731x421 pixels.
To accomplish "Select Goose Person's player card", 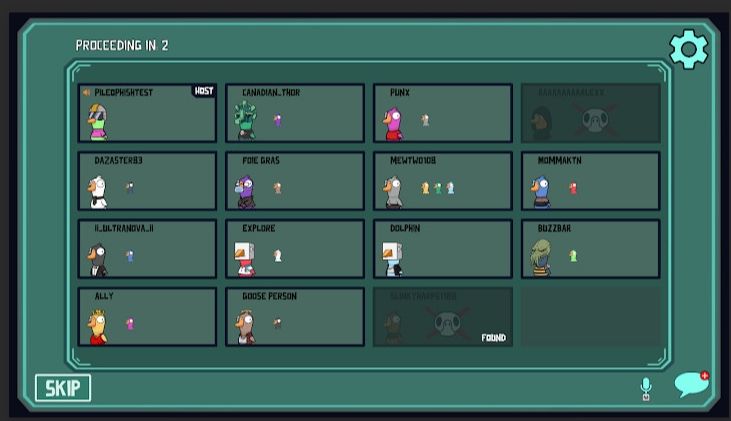I will tap(295, 317).
